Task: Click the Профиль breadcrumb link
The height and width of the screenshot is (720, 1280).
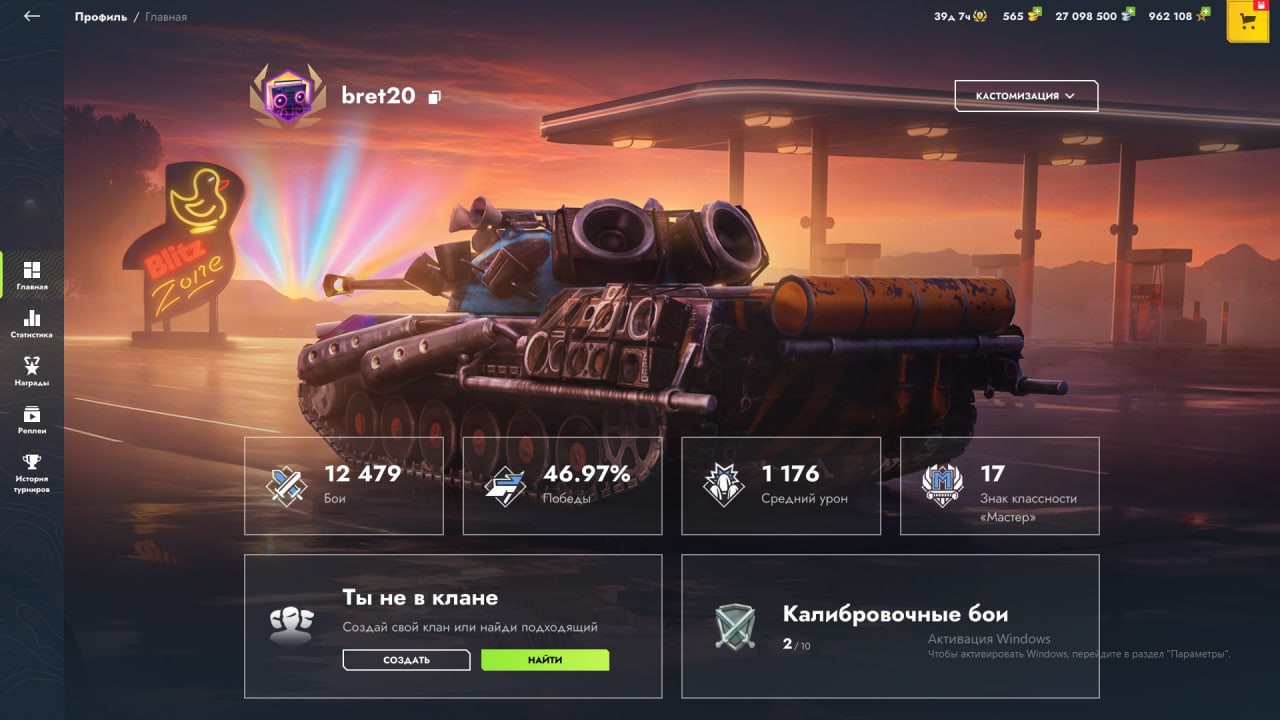Action: [x=100, y=17]
